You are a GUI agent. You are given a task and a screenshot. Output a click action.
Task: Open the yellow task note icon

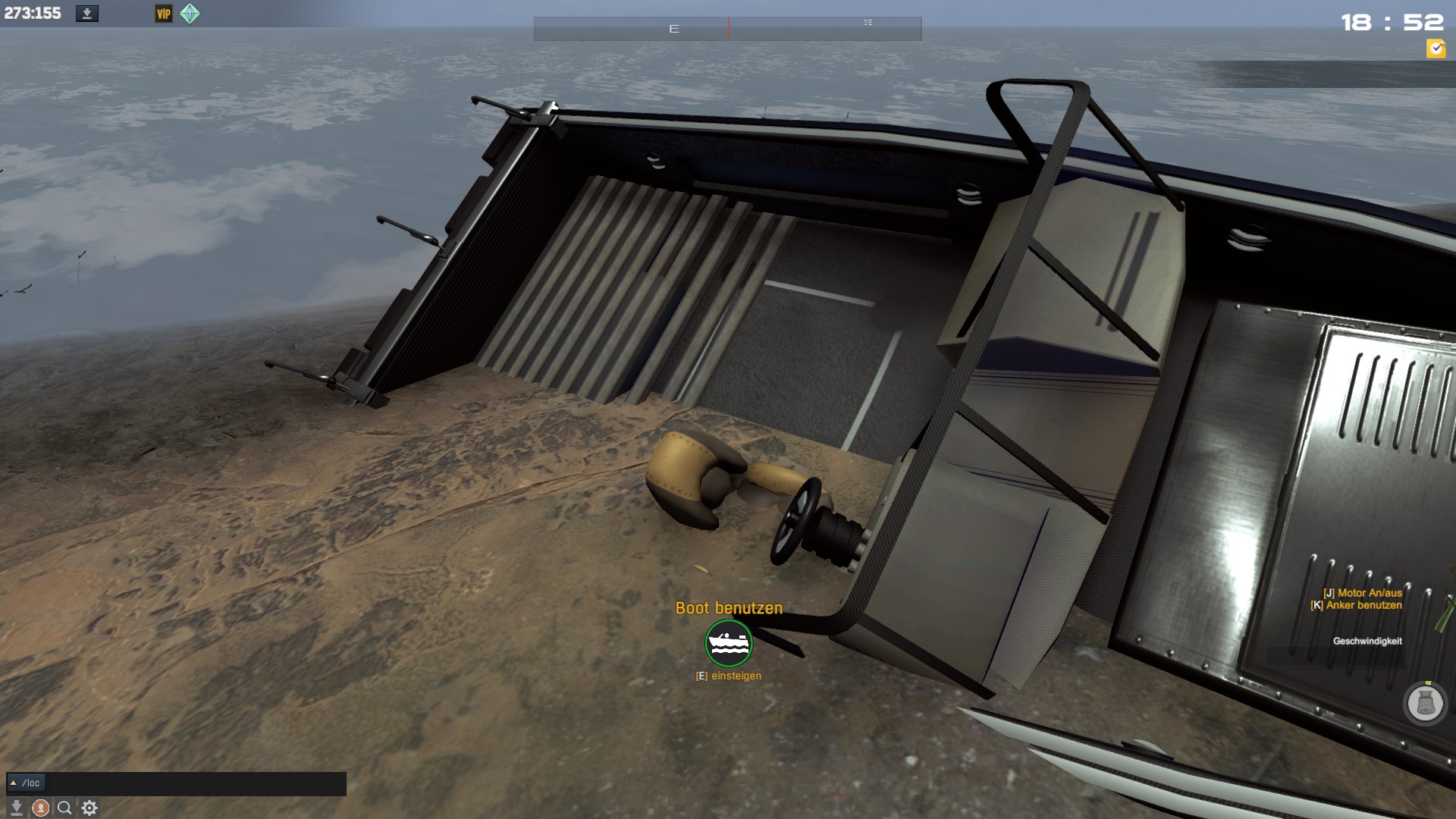pyautogui.click(x=1436, y=49)
